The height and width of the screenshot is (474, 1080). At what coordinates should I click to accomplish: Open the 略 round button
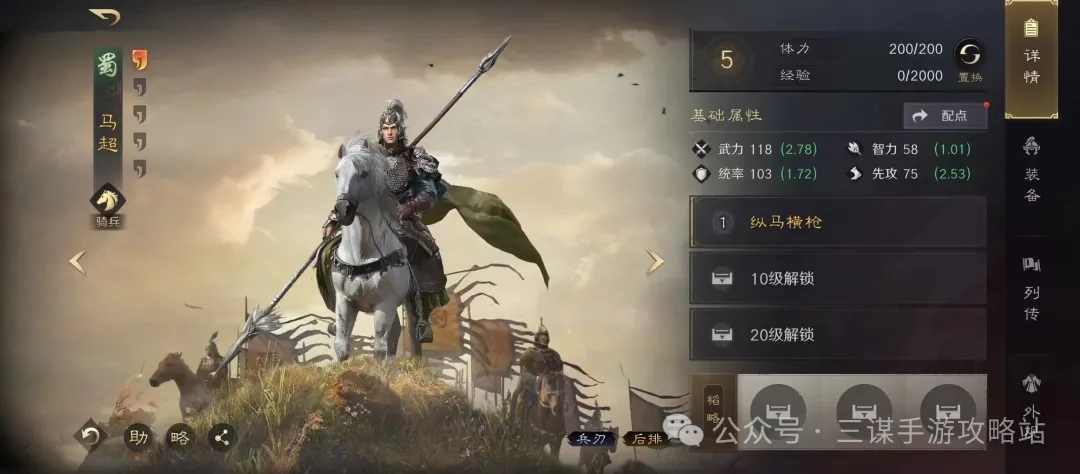(179, 436)
